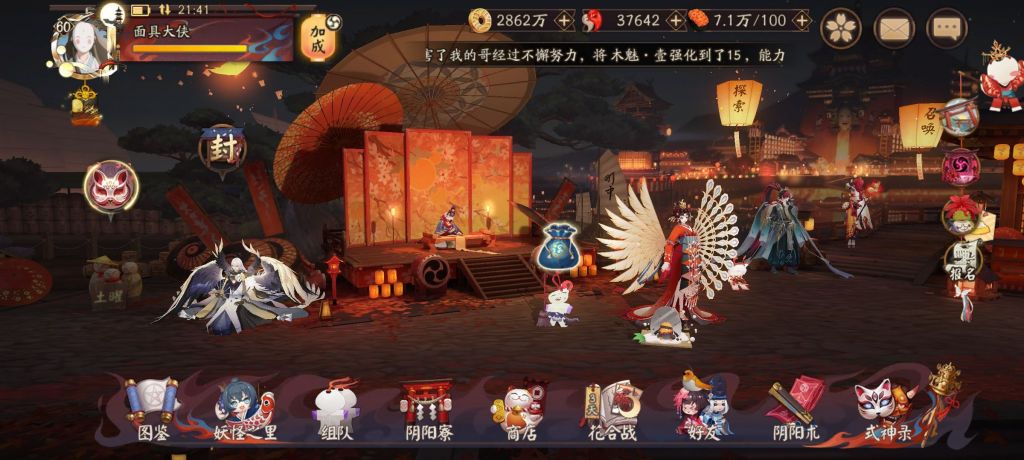Open the cherry blossom flower icon menu

tap(841, 28)
